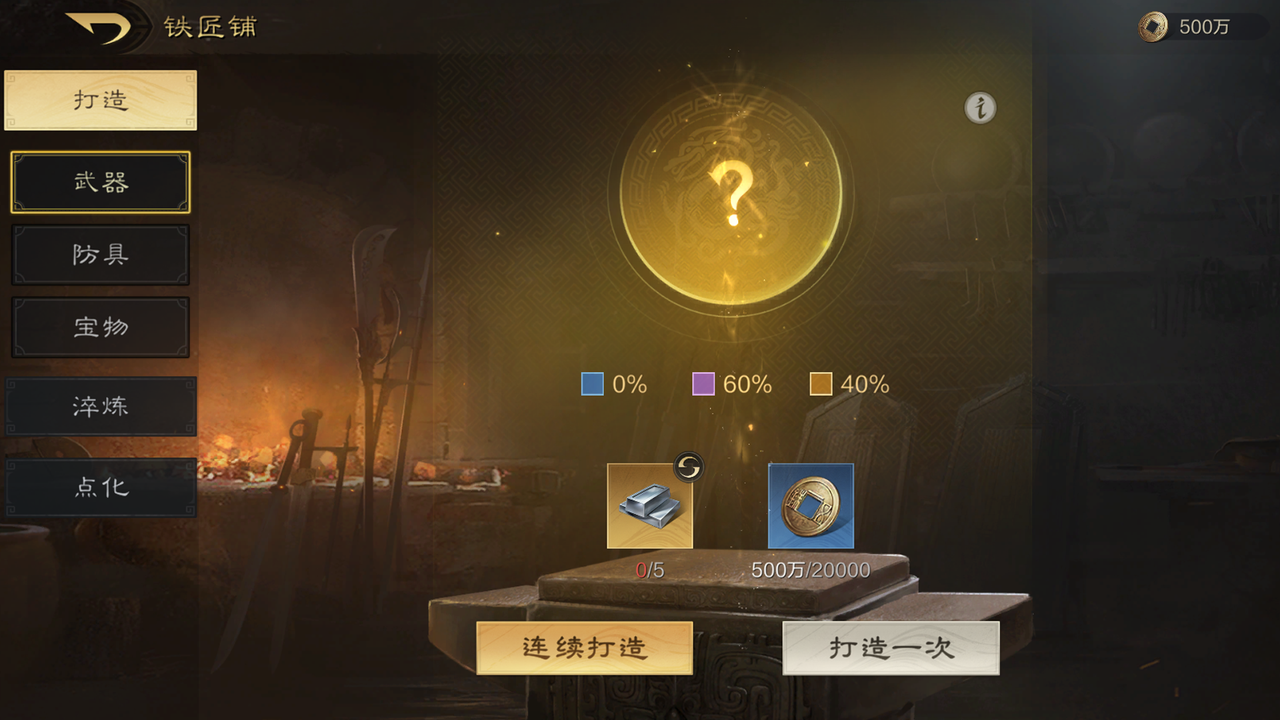Click the copper coin cost icon
Viewport: 1280px width, 720px height.
pos(810,507)
